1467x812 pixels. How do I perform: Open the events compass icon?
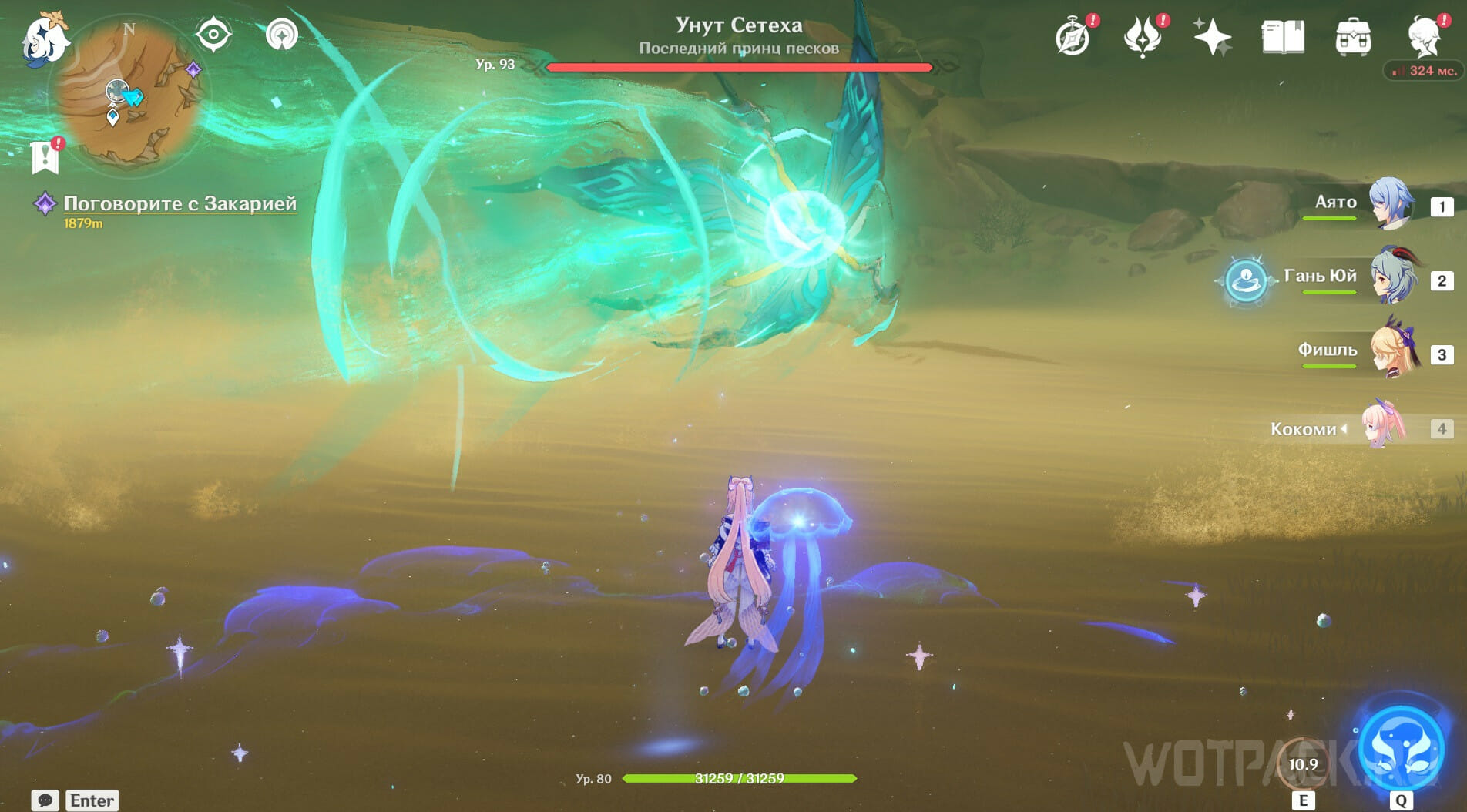click(x=1073, y=37)
